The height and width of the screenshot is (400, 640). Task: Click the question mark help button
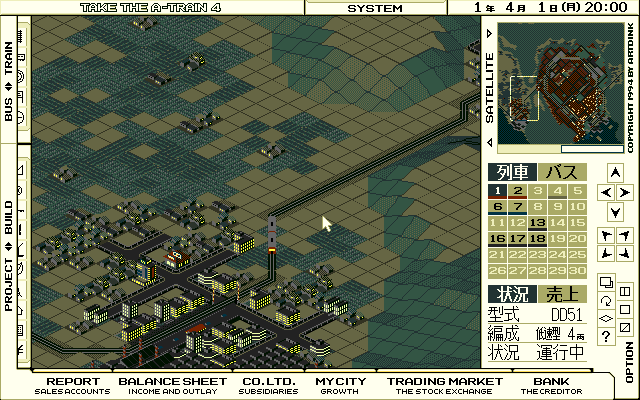[607, 337]
